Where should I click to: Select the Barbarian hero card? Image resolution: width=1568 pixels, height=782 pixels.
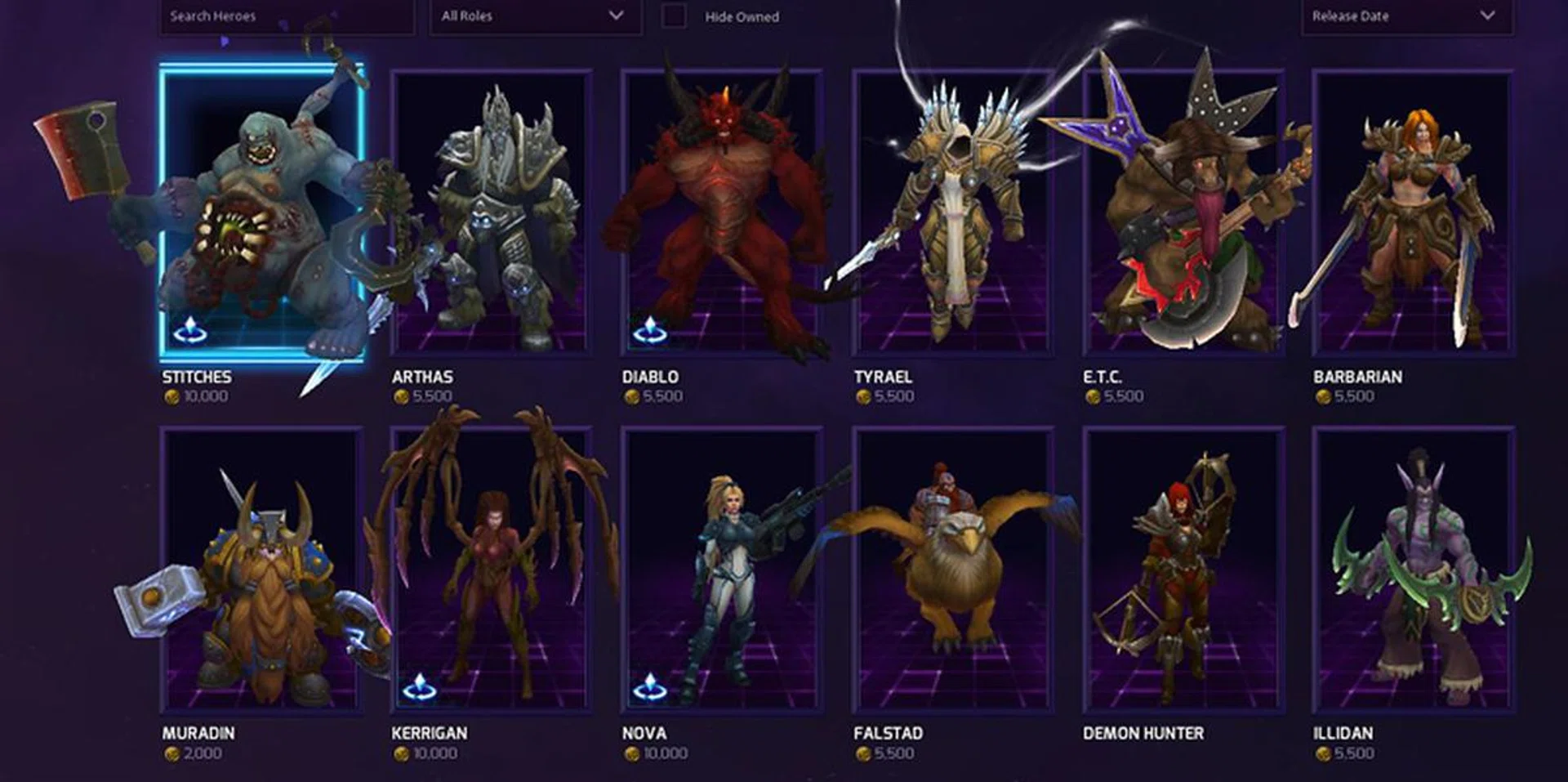tap(1413, 212)
